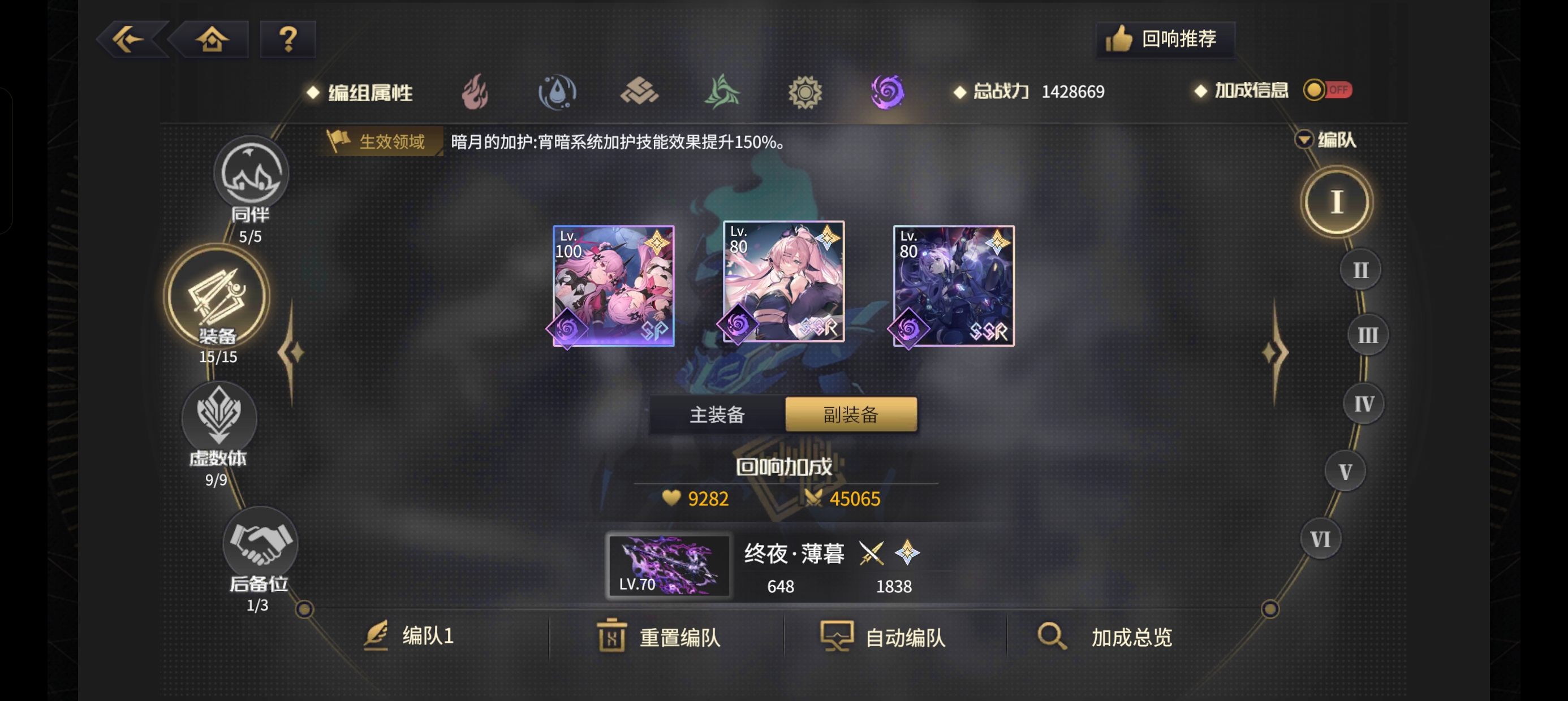
Task: Select the wind element filter icon
Action: coord(722,92)
